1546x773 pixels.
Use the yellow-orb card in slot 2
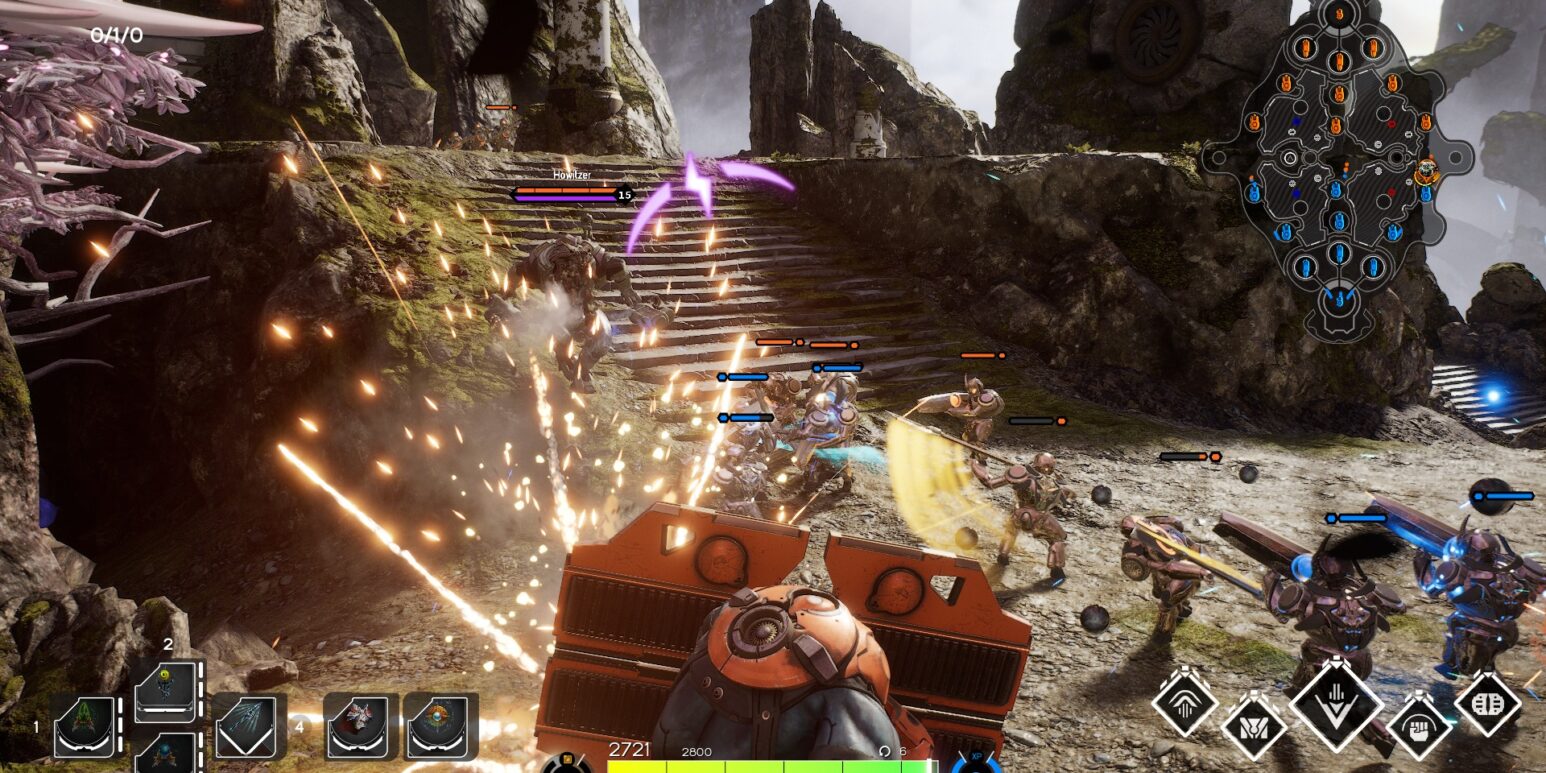(164, 691)
